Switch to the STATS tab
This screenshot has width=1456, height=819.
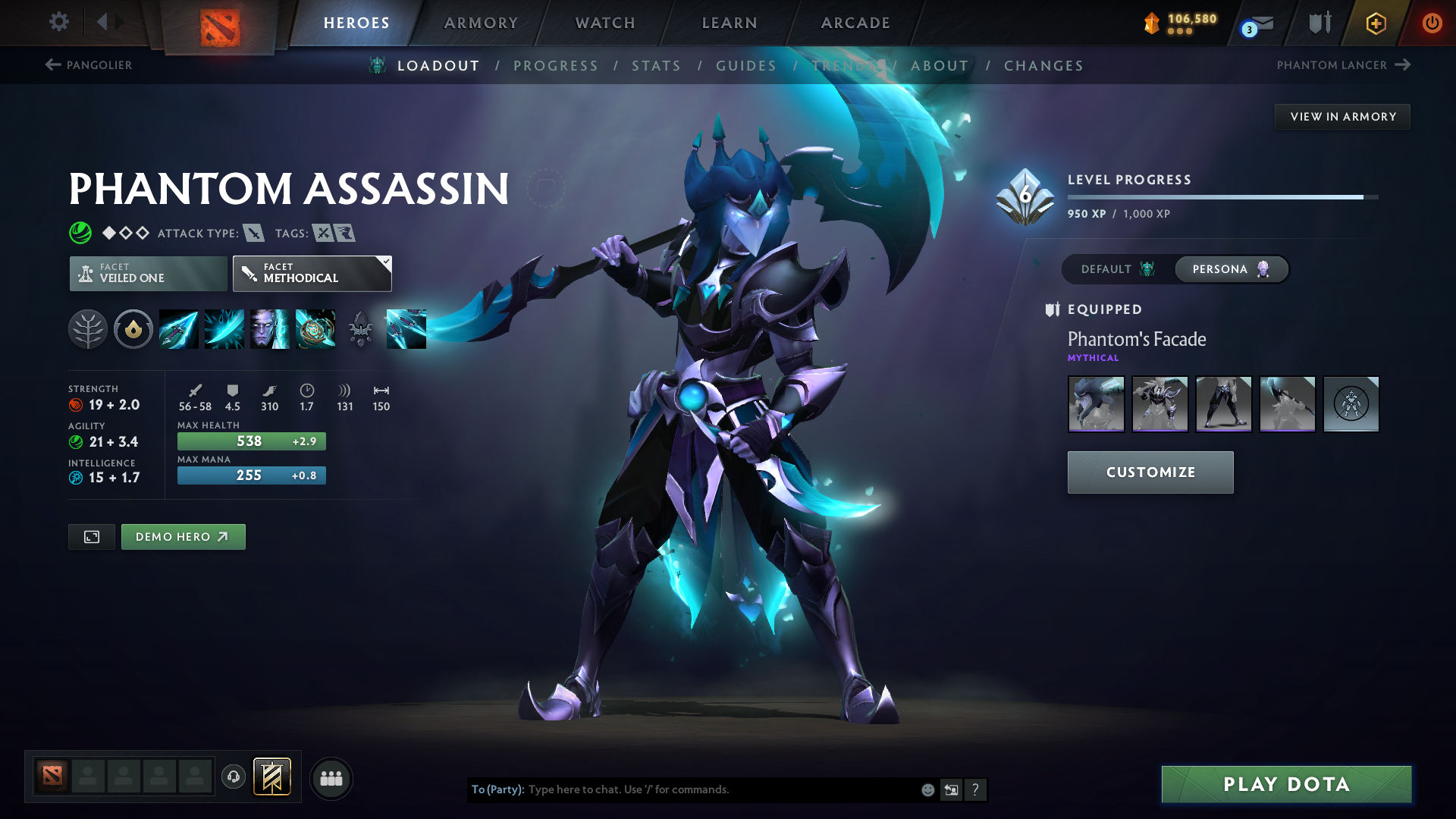pos(657,65)
